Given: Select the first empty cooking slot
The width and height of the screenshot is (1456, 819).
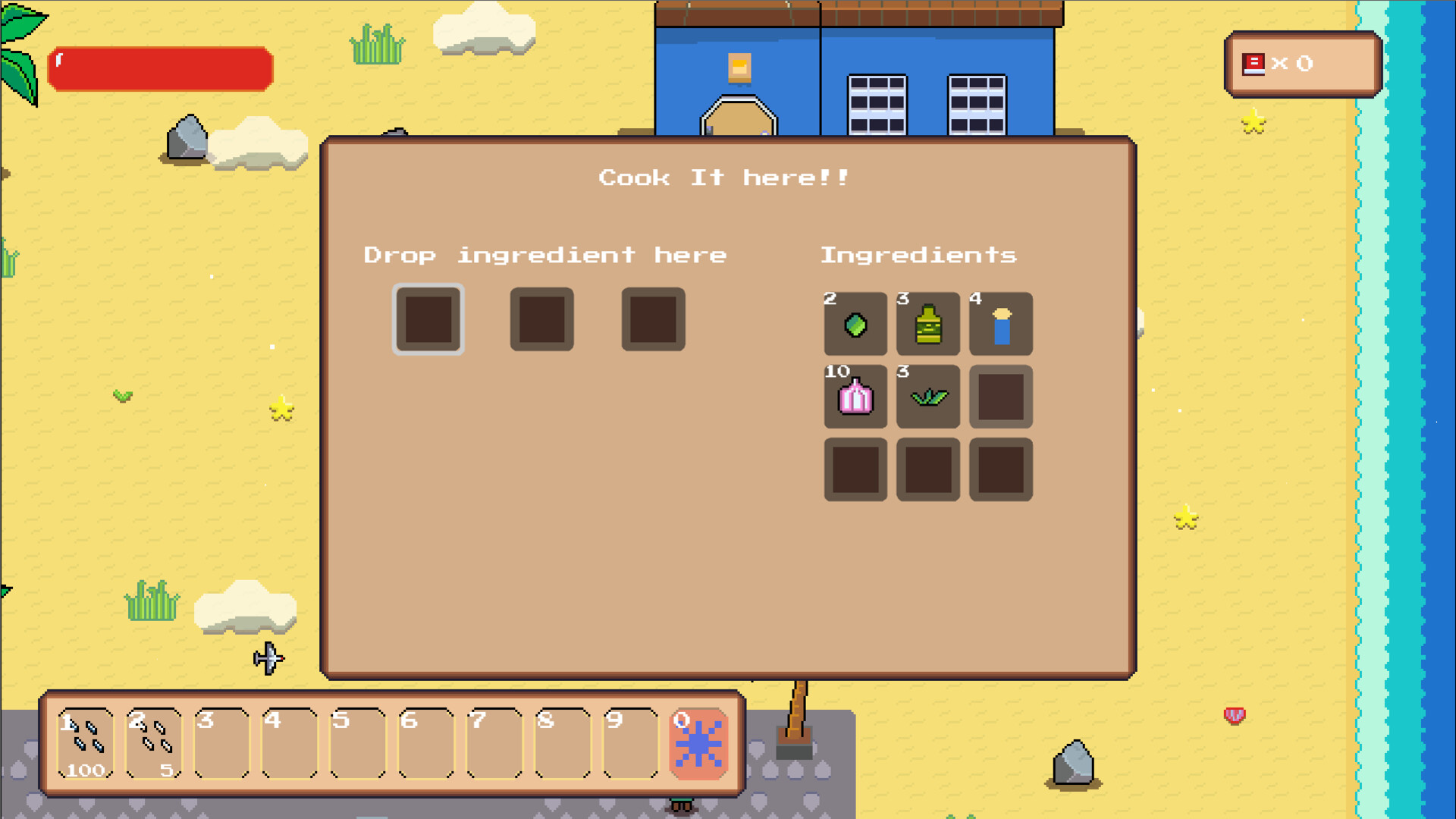Looking at the screenshot, I should [428, 320].
